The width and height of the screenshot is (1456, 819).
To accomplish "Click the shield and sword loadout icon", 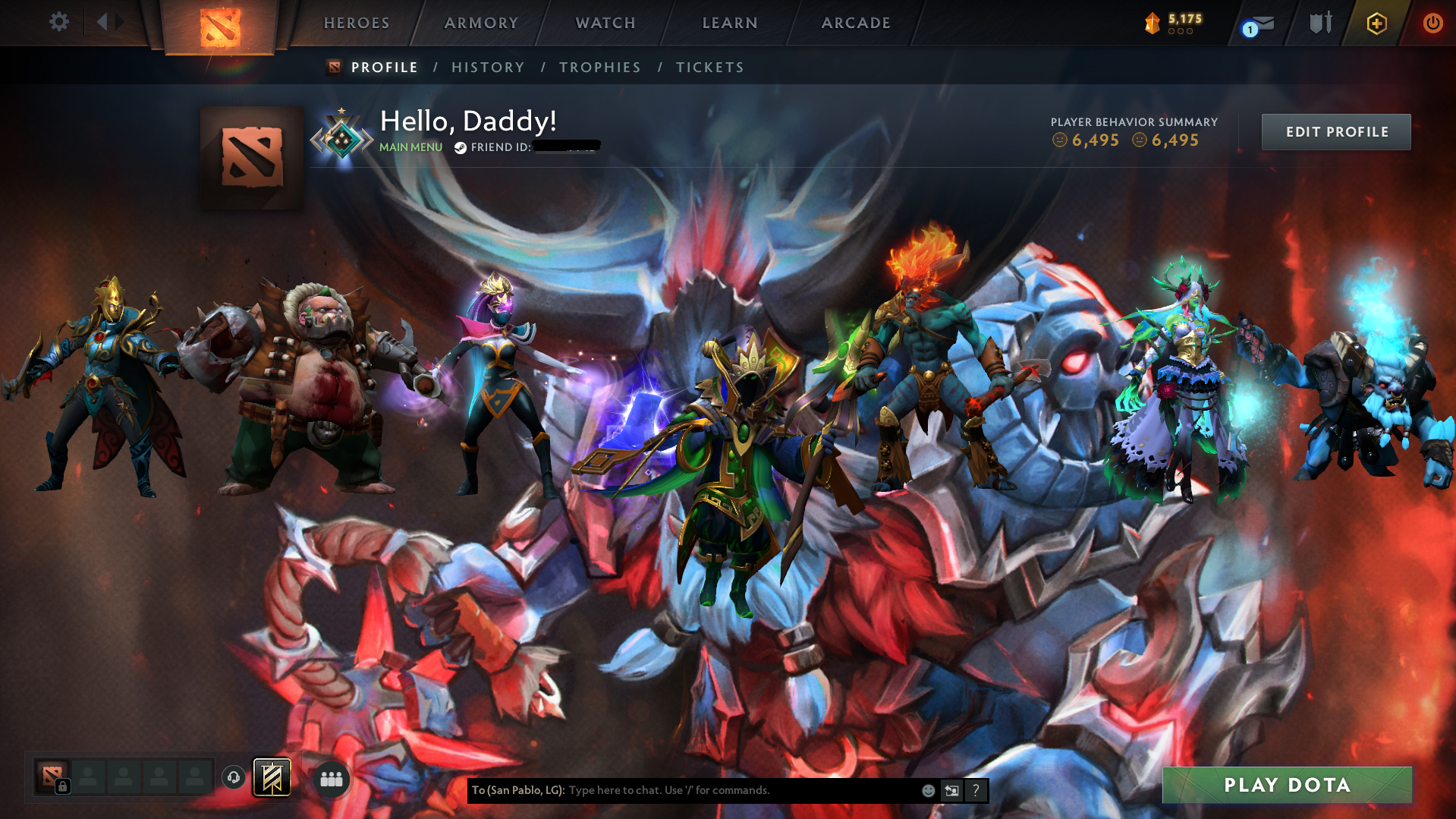I will 1319,23.
